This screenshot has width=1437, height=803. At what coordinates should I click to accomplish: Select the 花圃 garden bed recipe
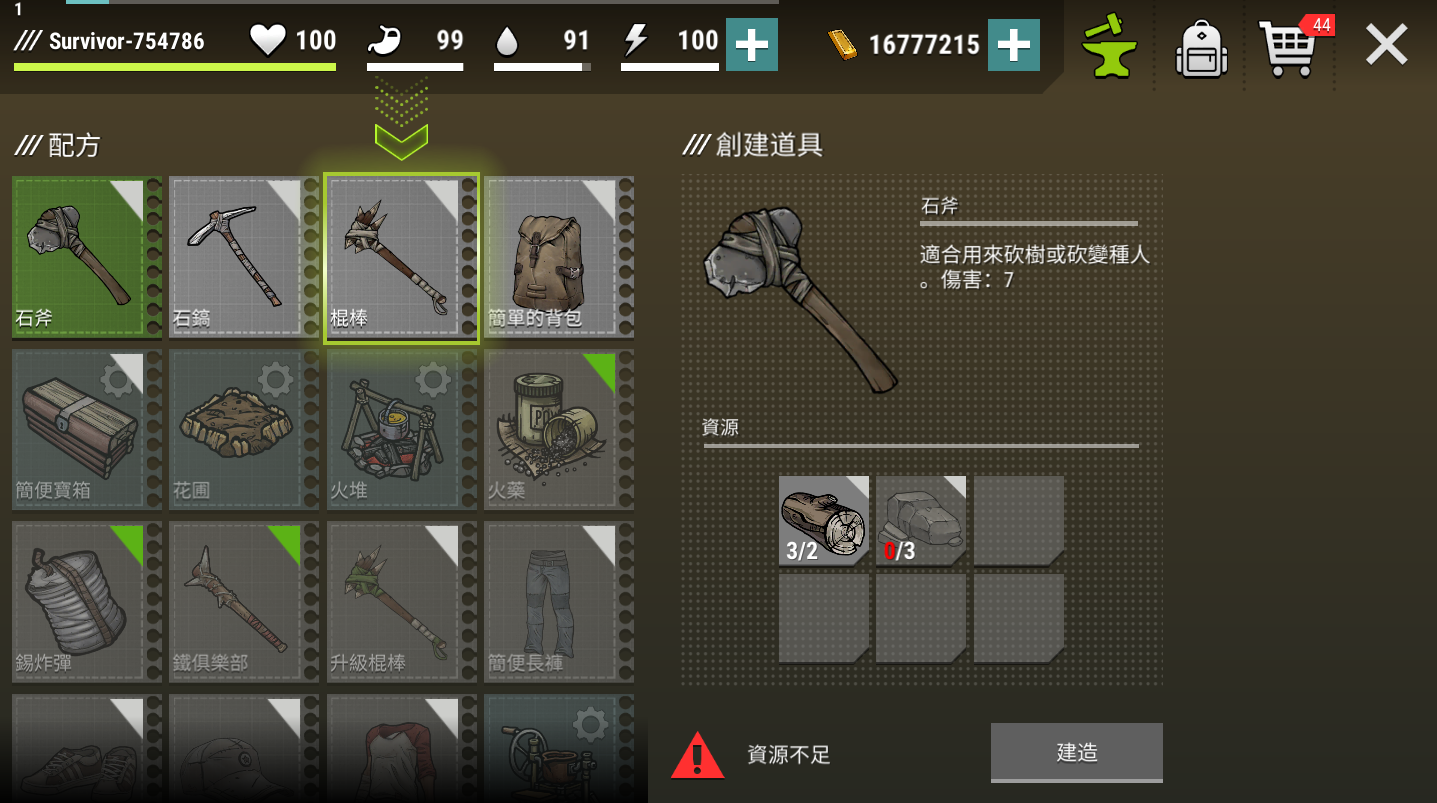[x=243, y=429]
